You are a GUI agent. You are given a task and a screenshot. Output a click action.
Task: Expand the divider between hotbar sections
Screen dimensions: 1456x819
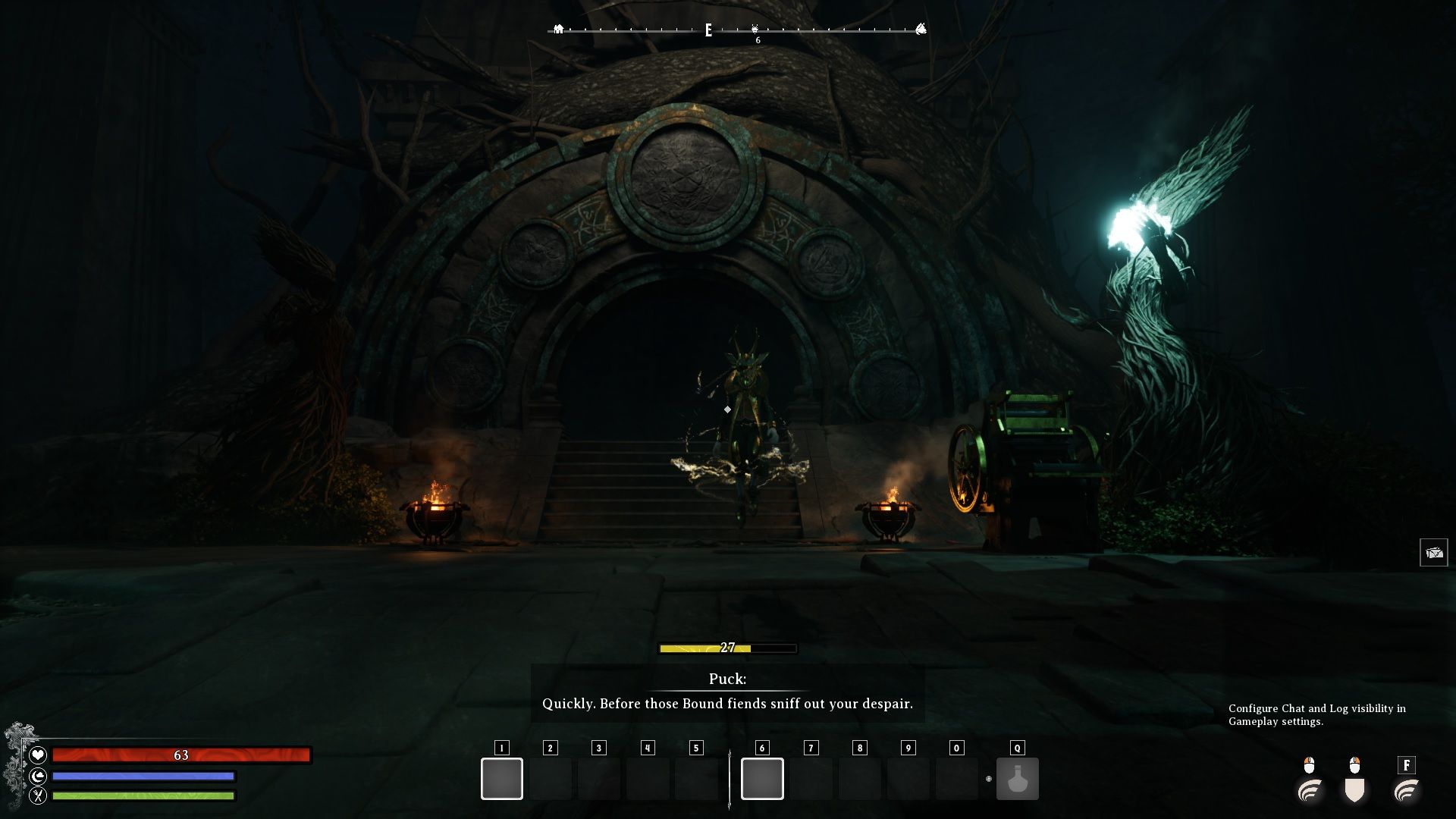pyautogui.click(x=730, y=778)
